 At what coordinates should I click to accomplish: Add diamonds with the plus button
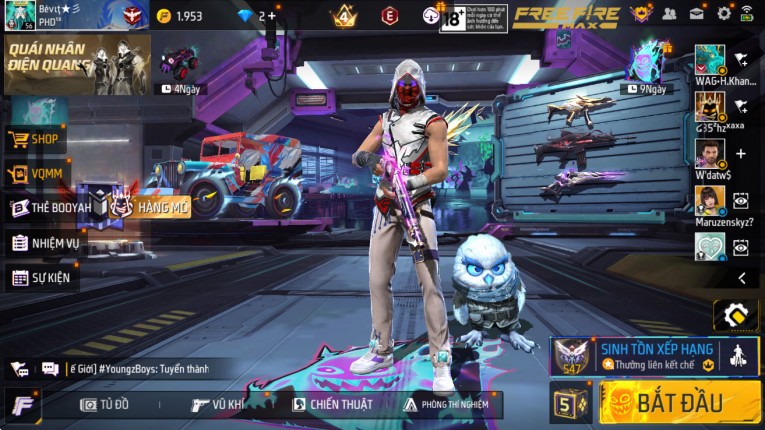pos(272,16)
